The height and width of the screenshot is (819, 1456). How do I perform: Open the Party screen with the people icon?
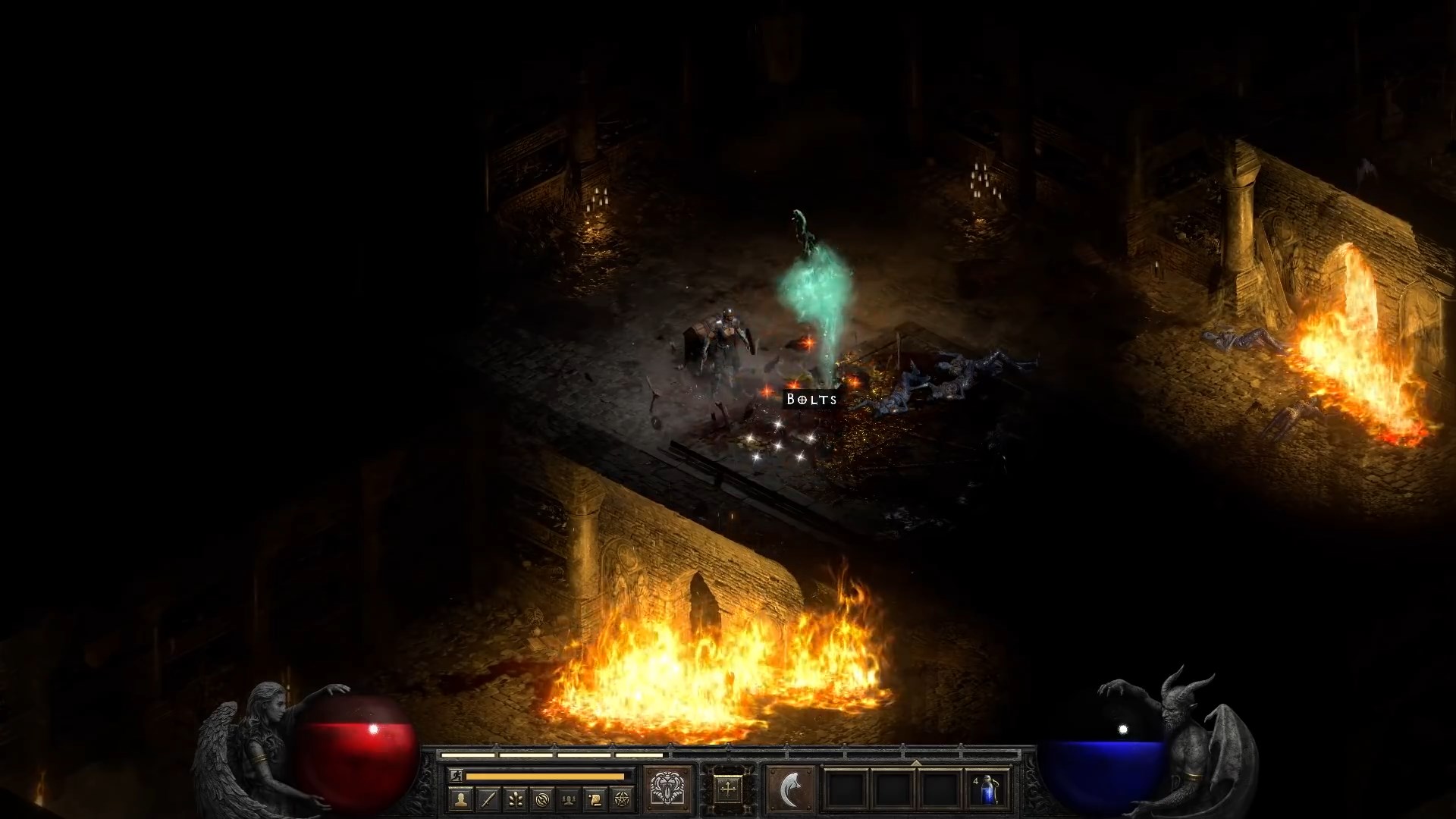[568, 799]
